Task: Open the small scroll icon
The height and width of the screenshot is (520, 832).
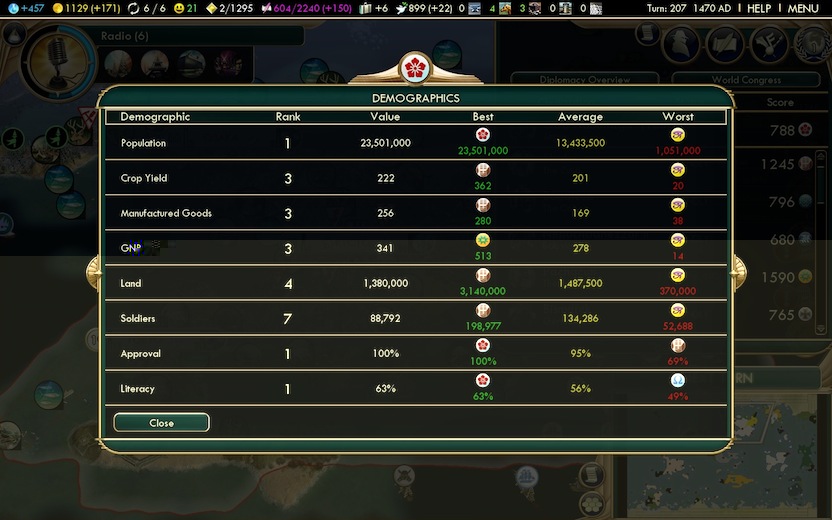Action: click(646, 35)
